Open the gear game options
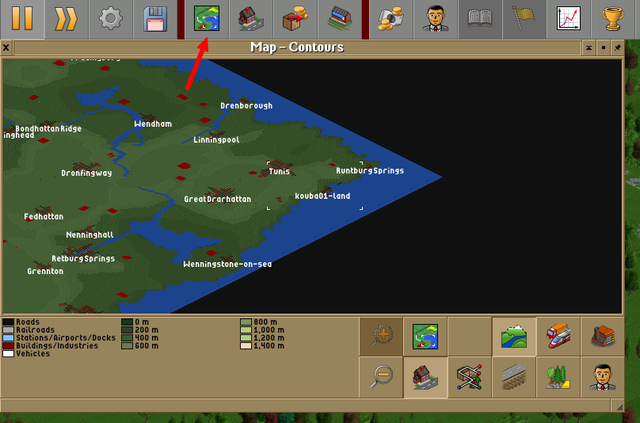The image size is (640, 423). [111, 18]
